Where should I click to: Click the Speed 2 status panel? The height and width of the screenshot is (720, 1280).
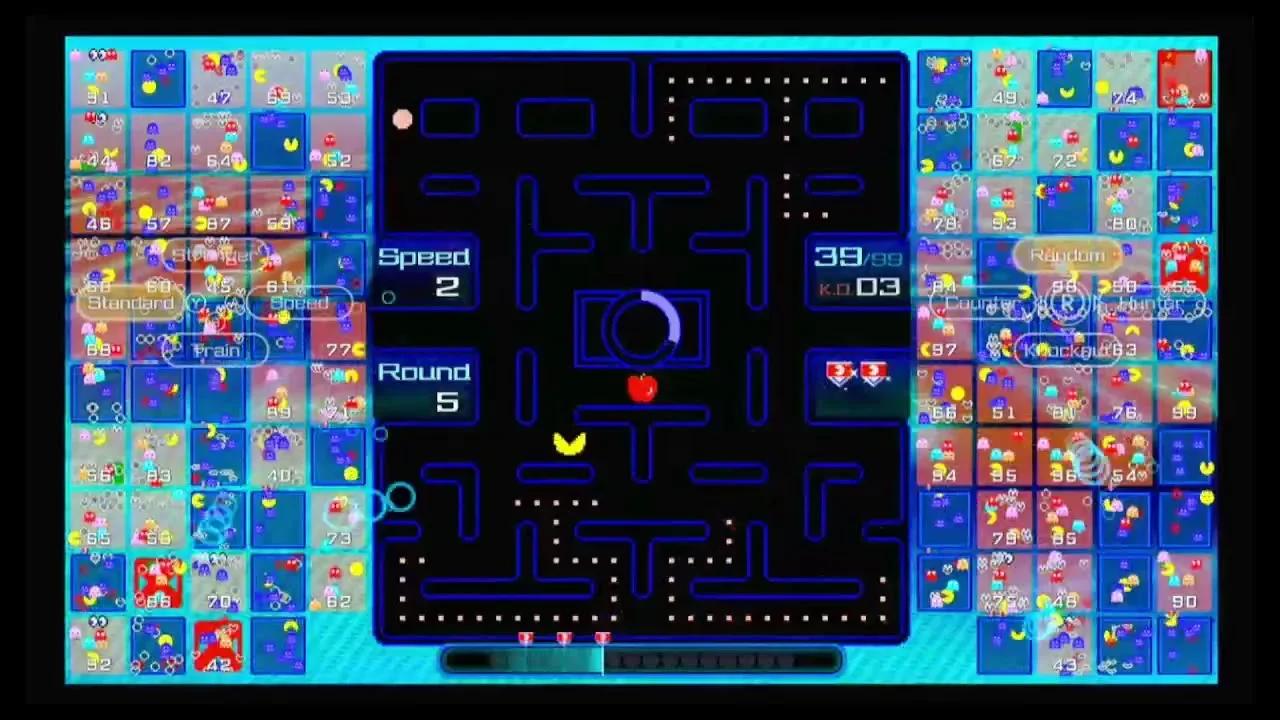tap(425, 272)
